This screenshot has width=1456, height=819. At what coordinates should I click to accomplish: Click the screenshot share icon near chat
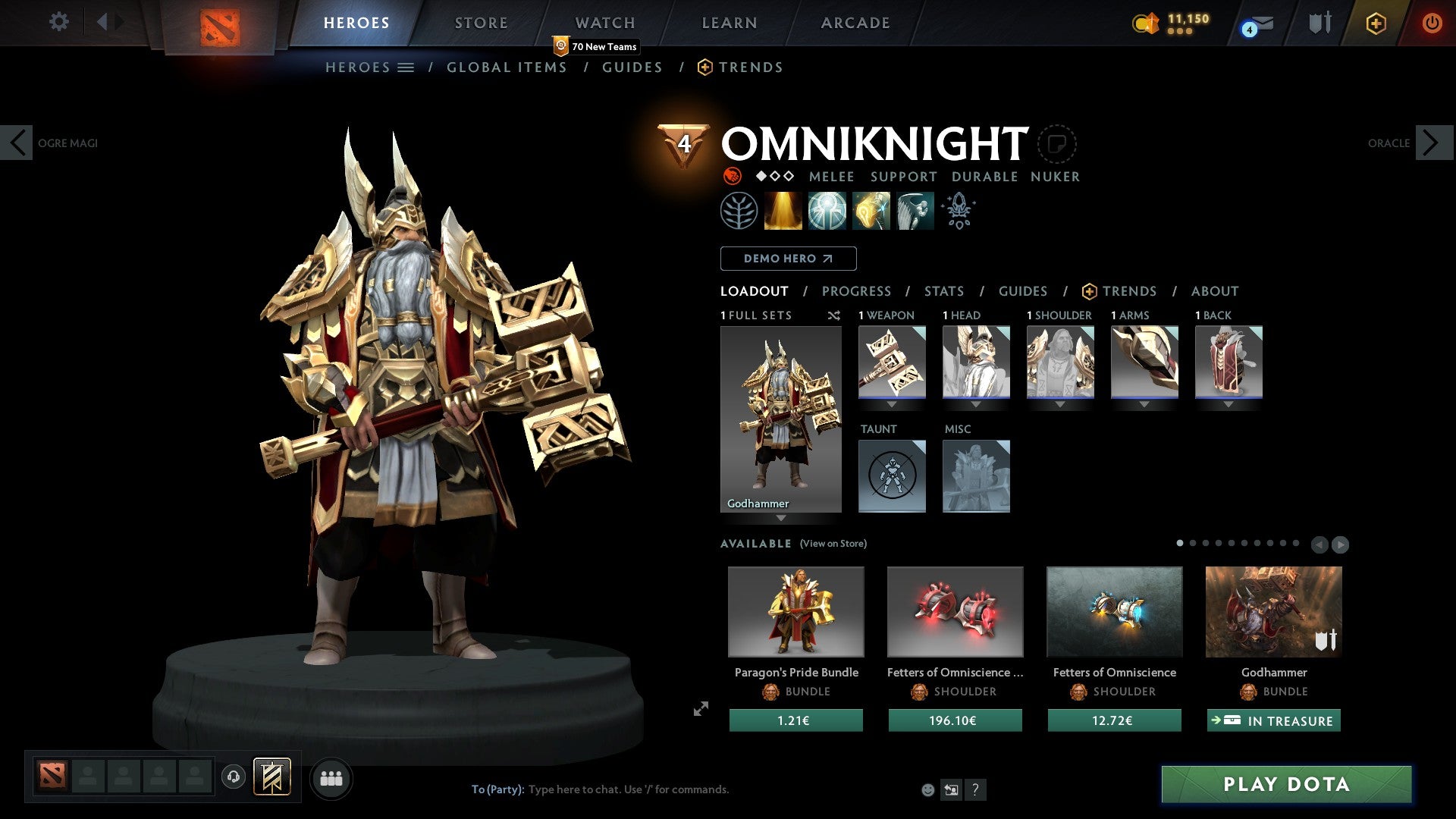pyautogui.click(x=951, y=789)
